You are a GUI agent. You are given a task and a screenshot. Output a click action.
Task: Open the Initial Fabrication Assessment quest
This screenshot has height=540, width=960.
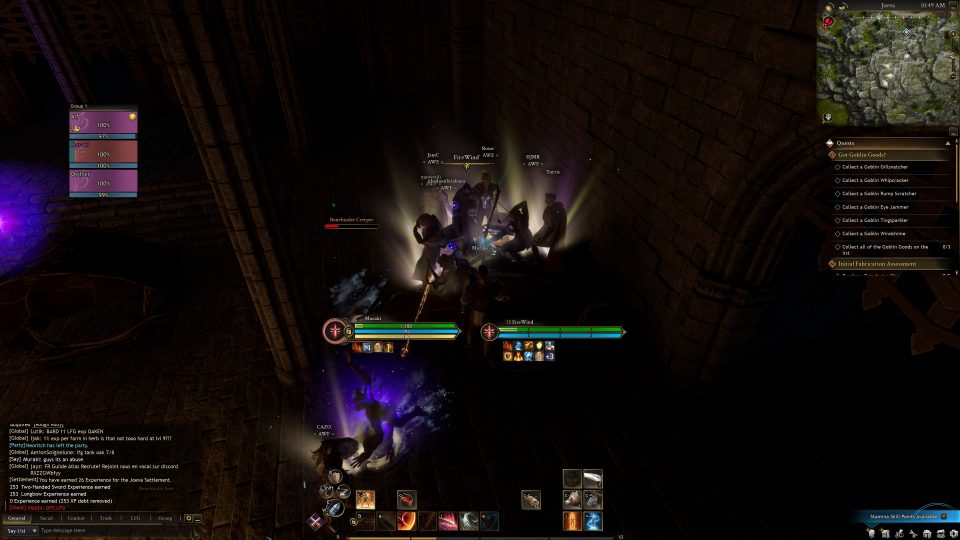pyautogui.click(x=880, y=264)
